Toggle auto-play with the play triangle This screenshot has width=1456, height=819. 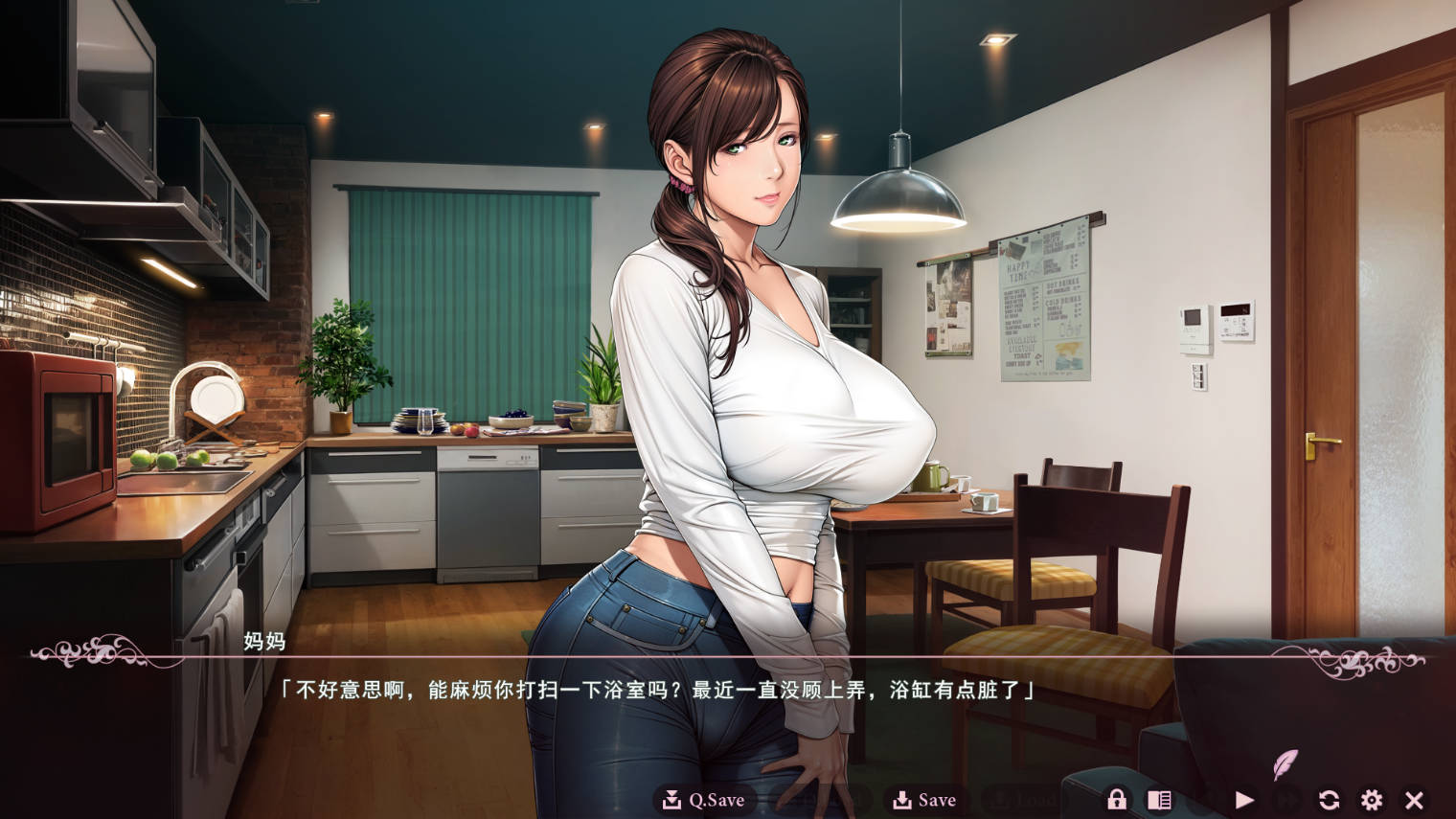click(1245, 799)
